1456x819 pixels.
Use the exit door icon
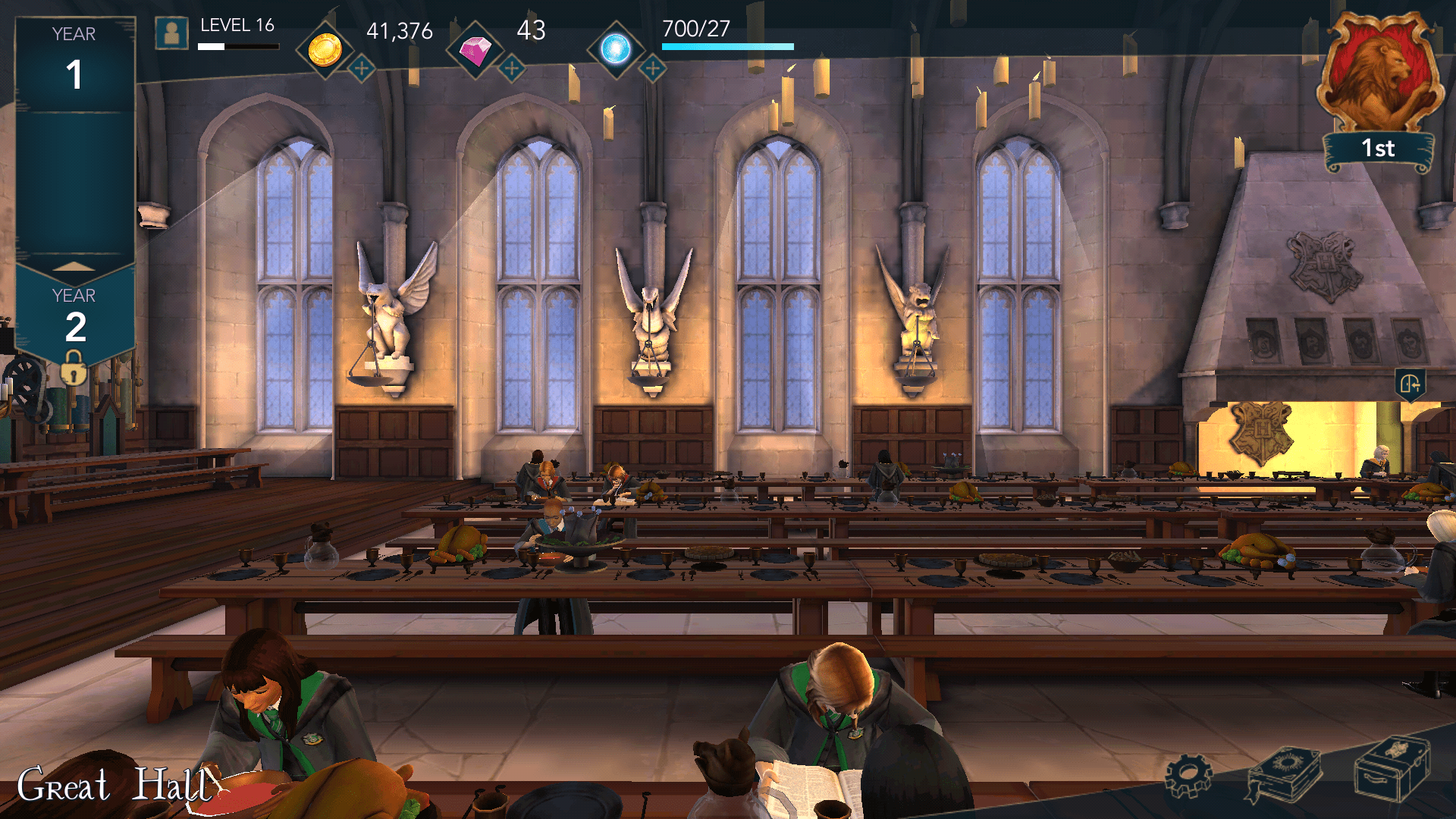pyautogui.click(x=1410, y=384)
